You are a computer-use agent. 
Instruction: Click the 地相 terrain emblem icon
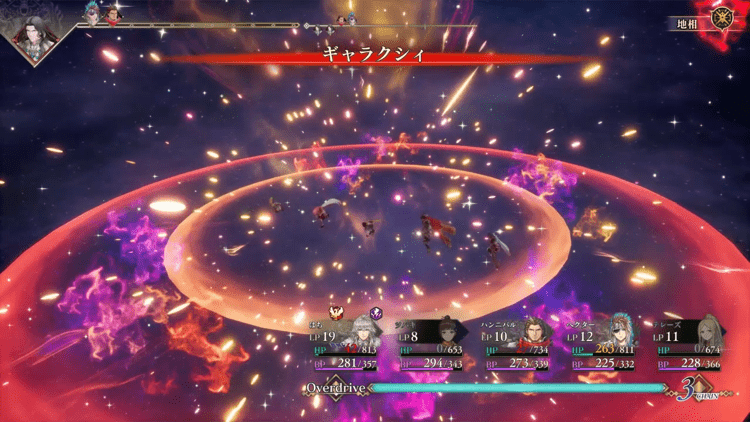[x=720, y=18]
